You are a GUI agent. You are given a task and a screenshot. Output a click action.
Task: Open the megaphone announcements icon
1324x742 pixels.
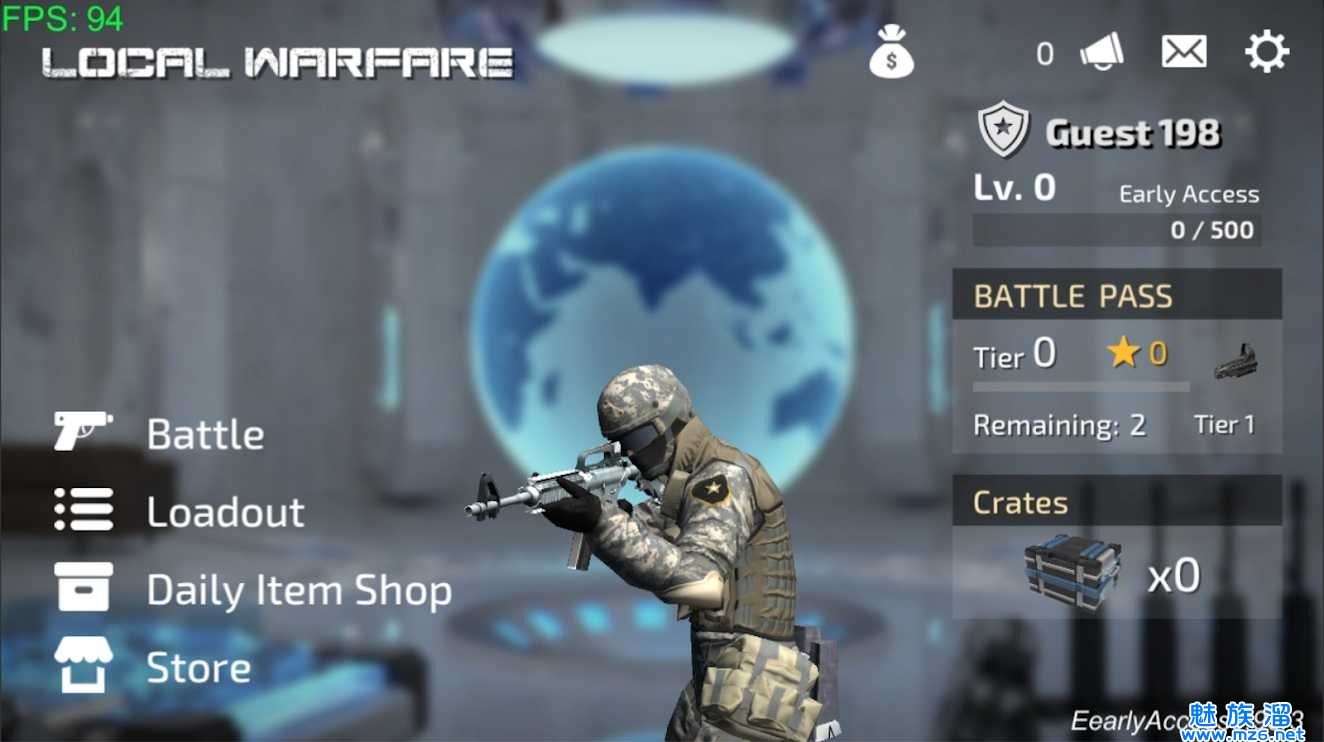[1101, 52]
